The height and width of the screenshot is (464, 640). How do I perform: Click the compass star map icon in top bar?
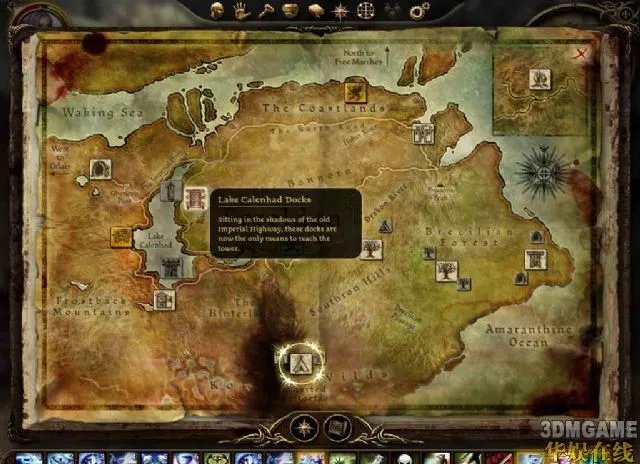pyautogui.click(x=339, y=10)
